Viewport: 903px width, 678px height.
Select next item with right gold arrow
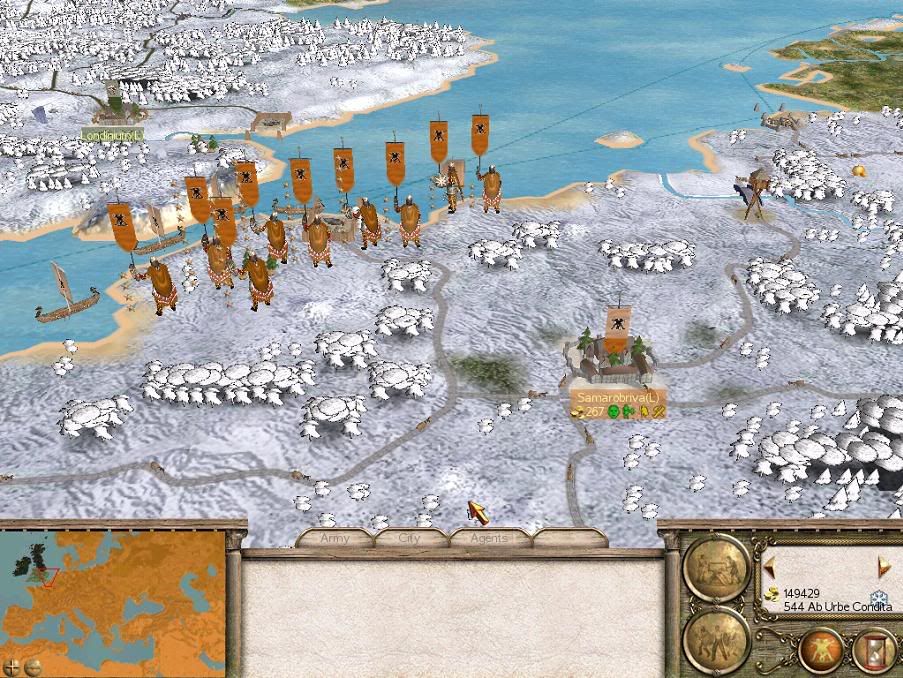[884, 567]
